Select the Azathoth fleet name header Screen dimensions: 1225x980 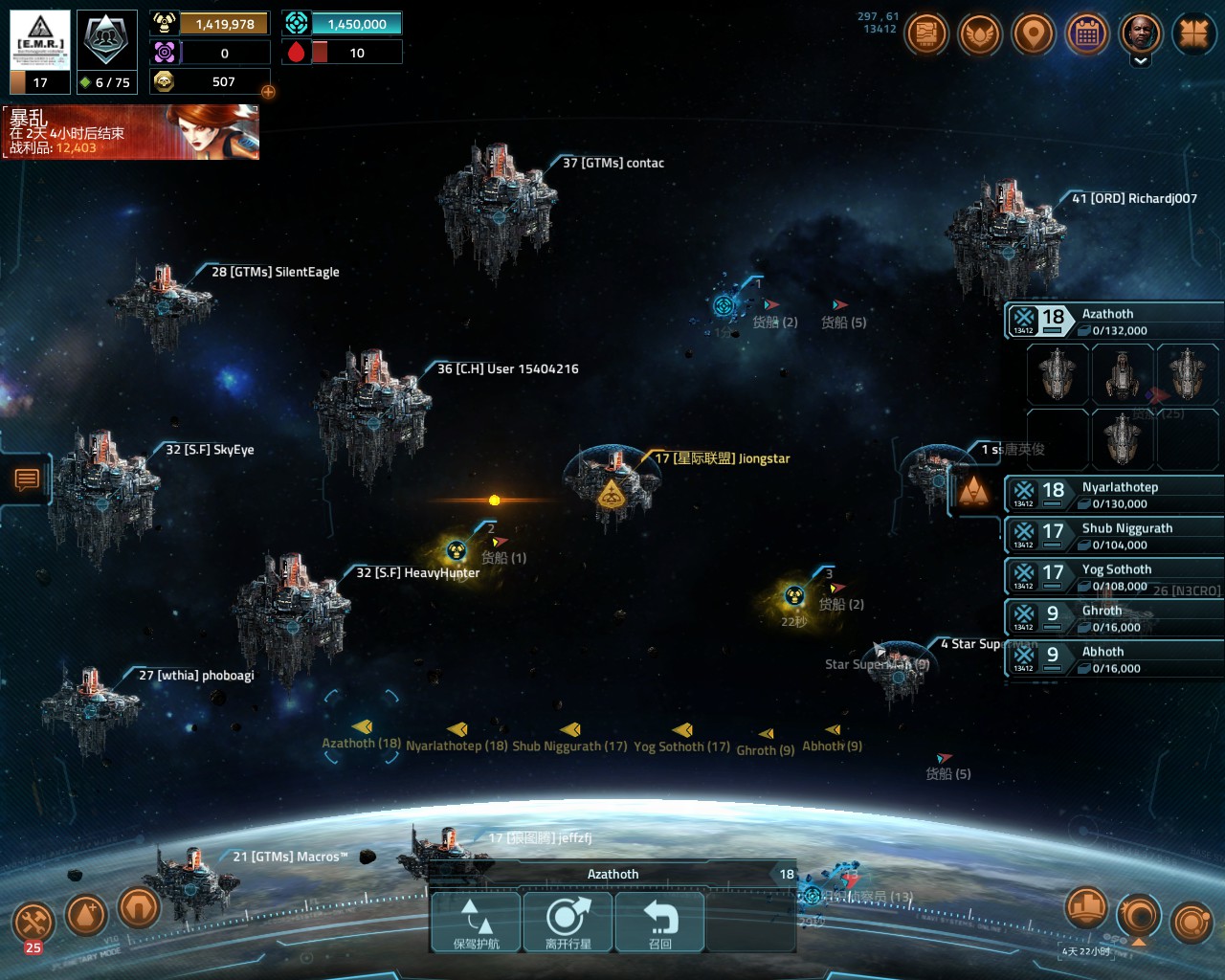tap(1109, 313)
